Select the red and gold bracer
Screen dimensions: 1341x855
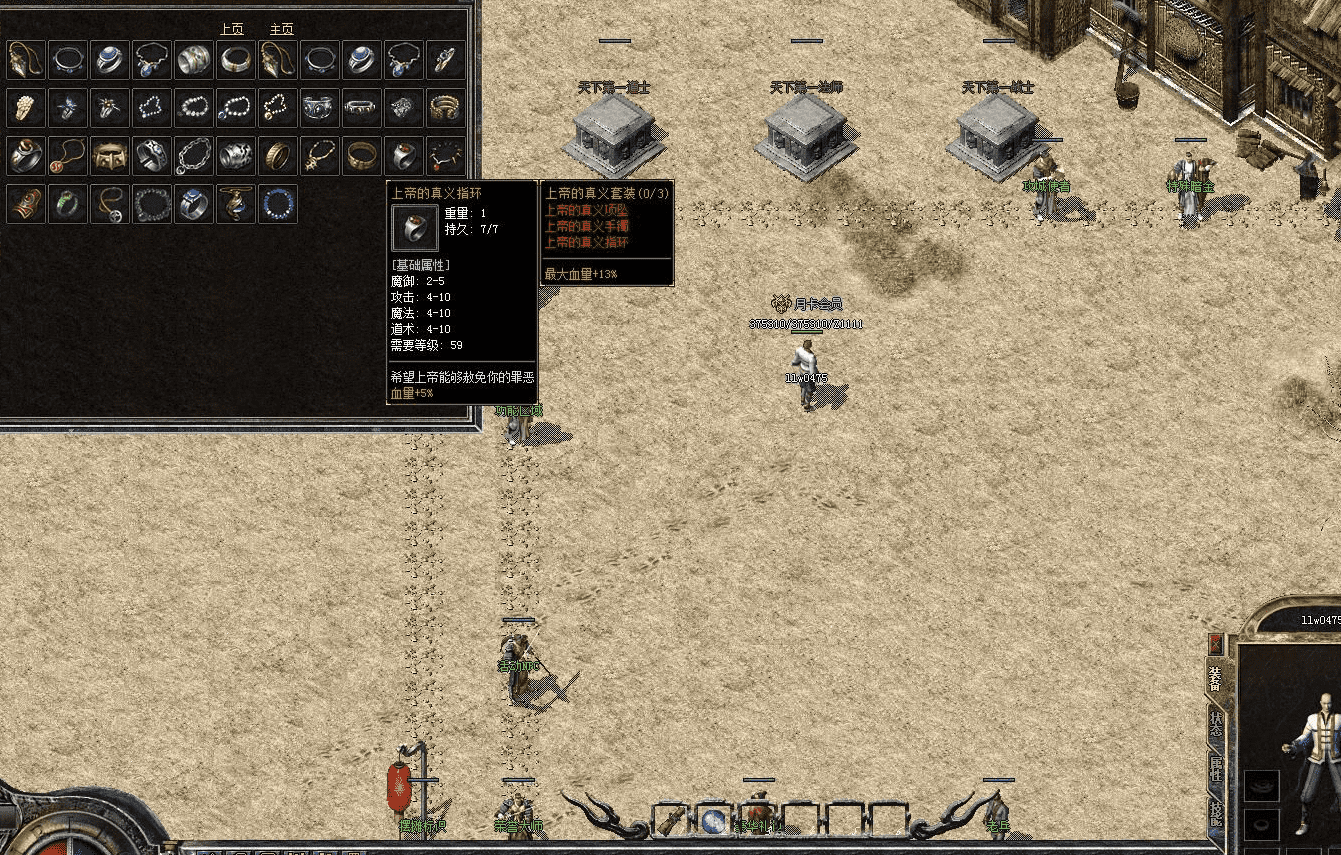[26, 204]
